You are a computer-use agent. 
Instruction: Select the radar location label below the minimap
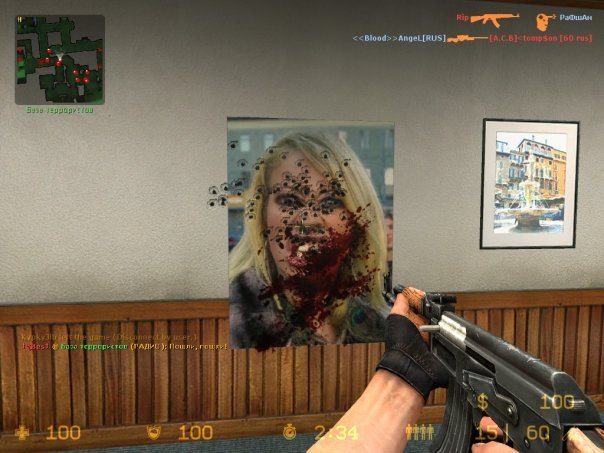pos(59,110)
